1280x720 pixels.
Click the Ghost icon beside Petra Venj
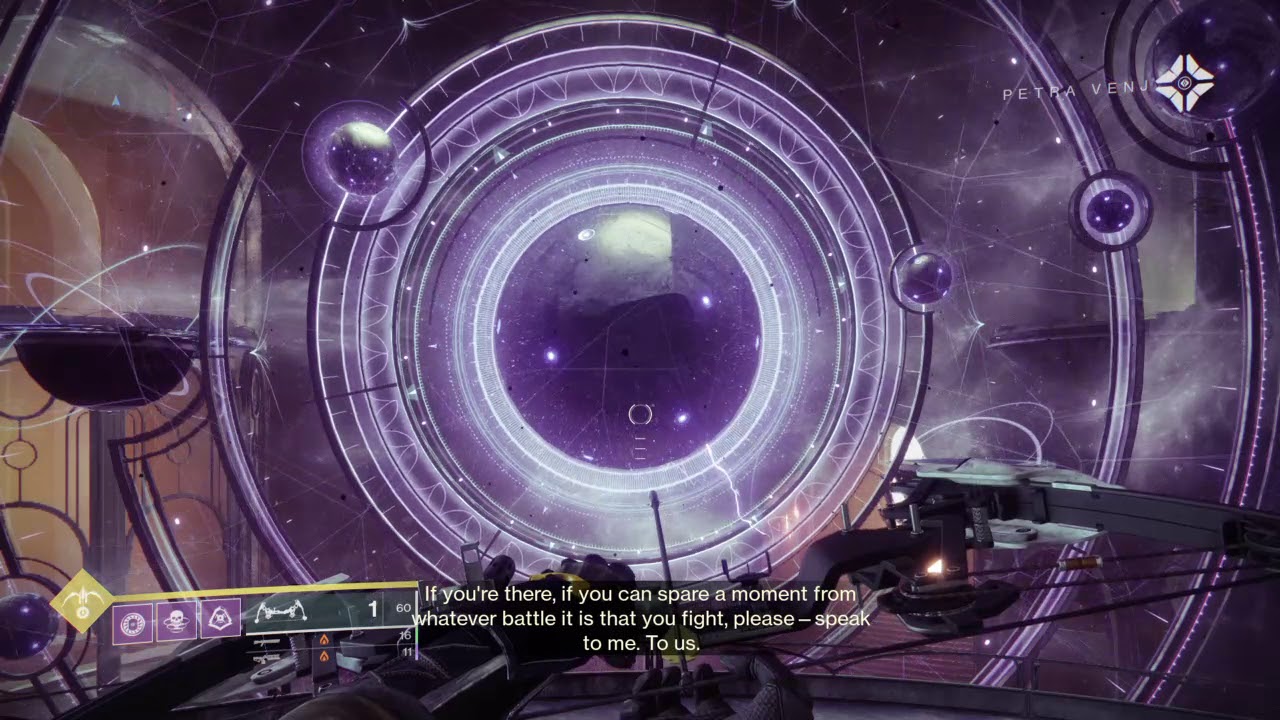1184,83
